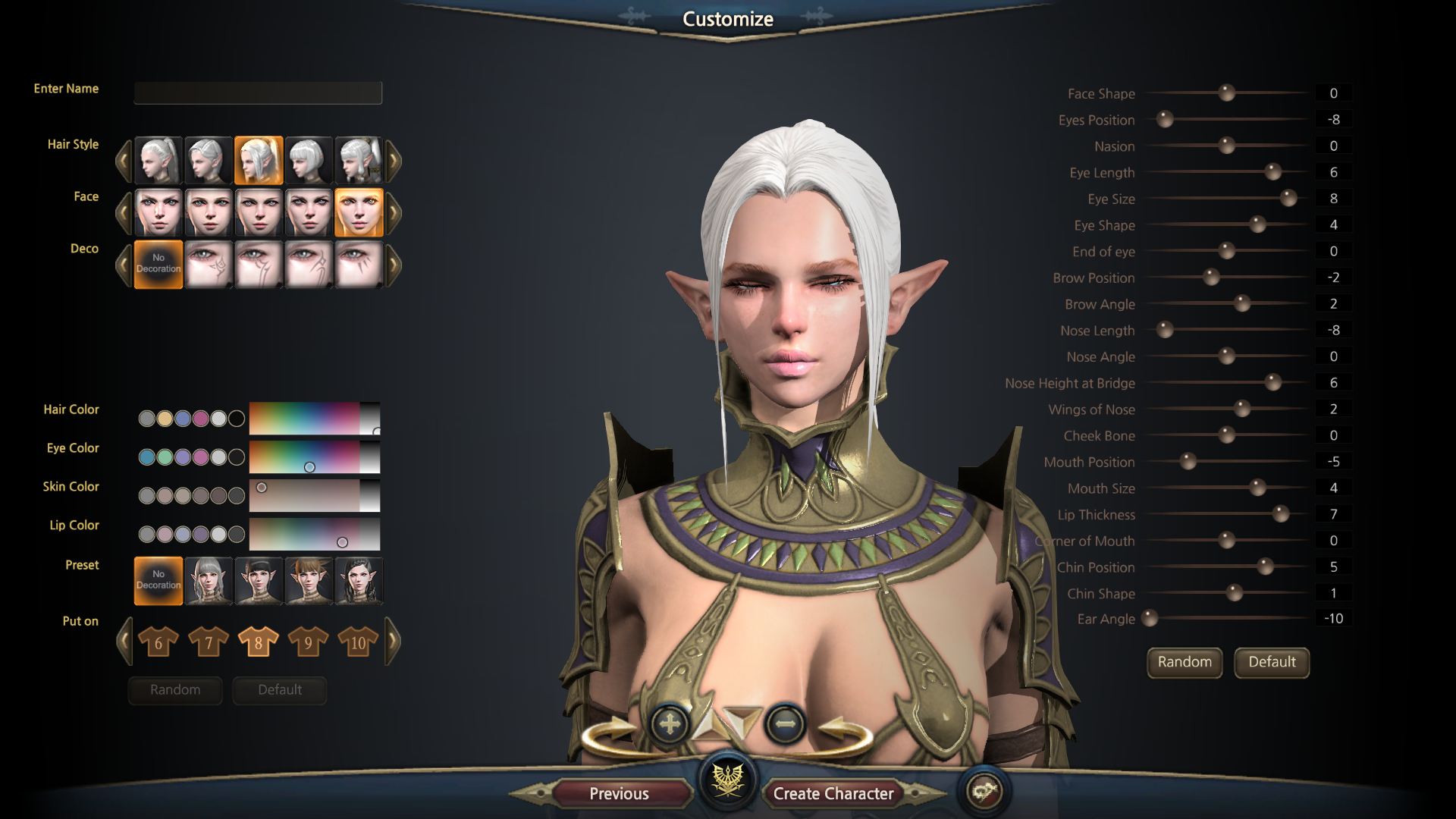Select the brown-haired preset portrait

coord(309,581)
